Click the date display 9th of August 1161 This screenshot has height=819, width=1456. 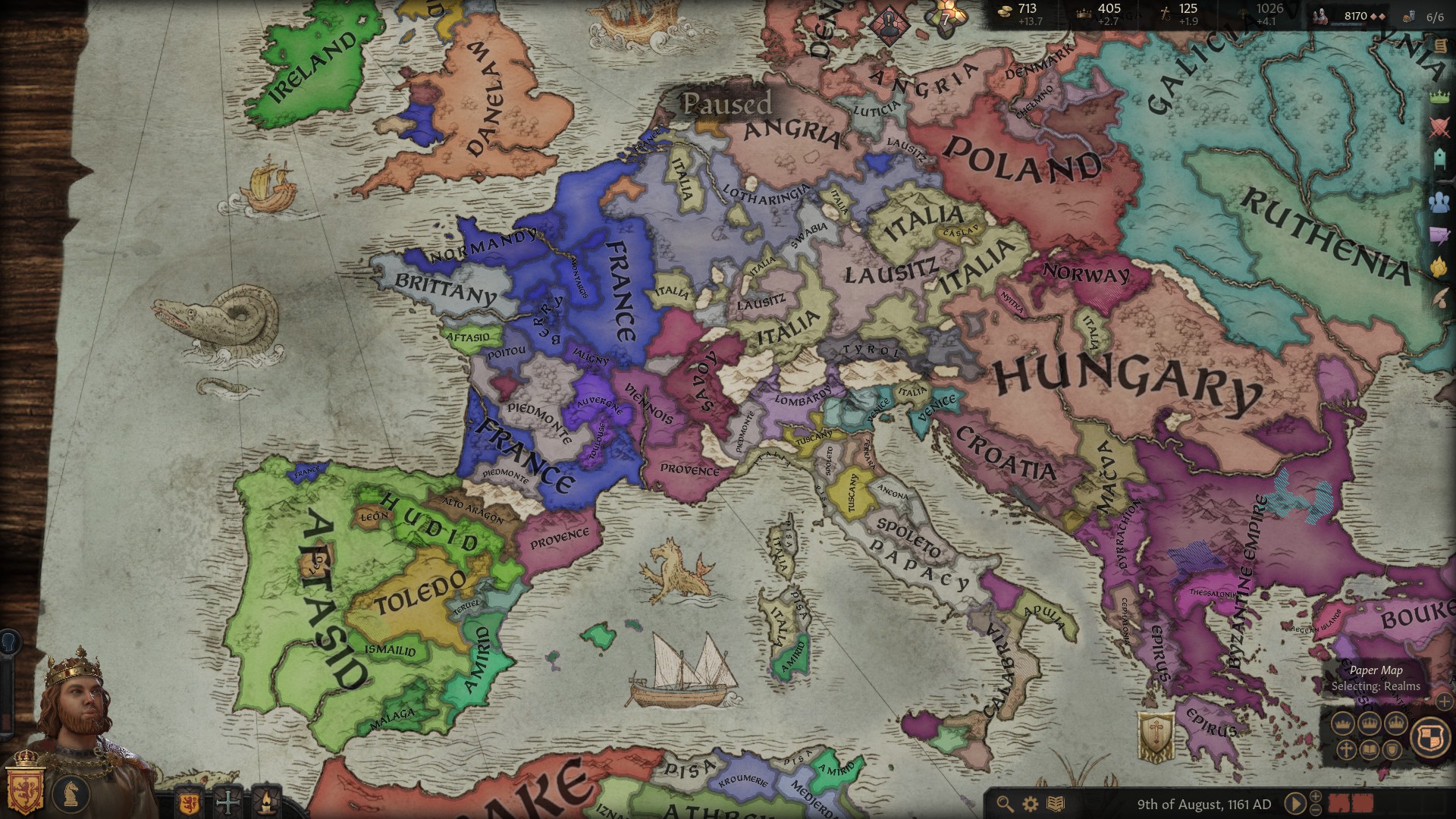coord(1207,804)
